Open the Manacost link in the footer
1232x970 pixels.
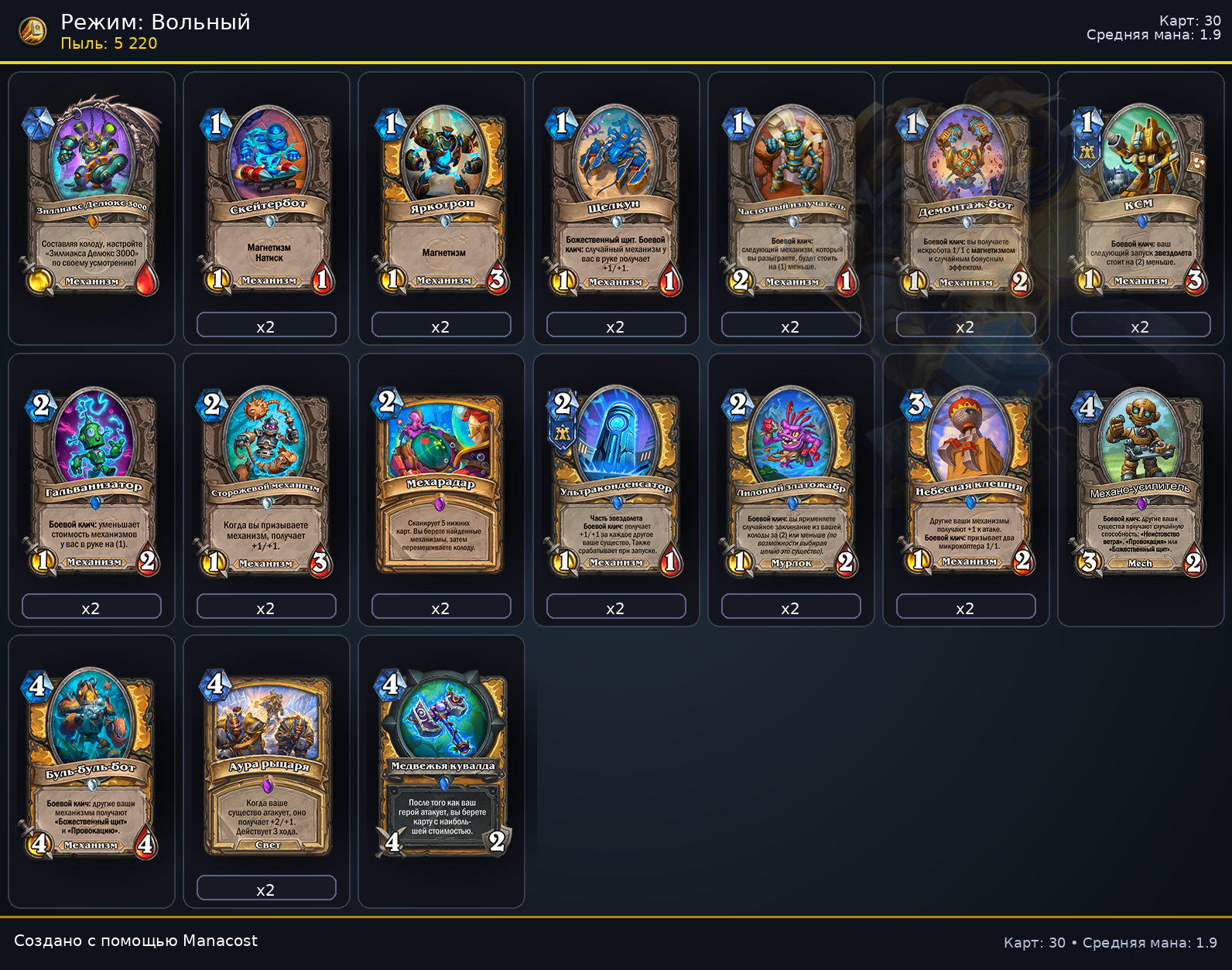point(219,941)
